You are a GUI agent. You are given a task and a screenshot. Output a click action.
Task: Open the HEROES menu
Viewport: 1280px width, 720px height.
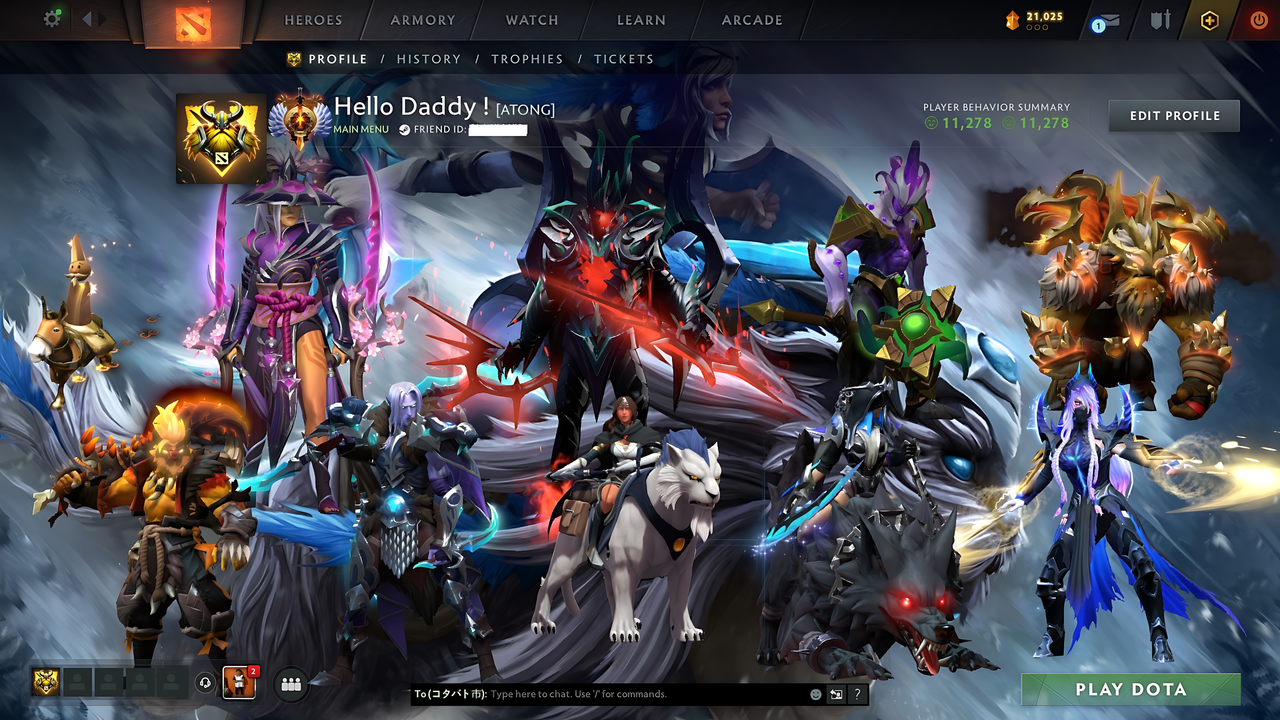tap(313, 19)
